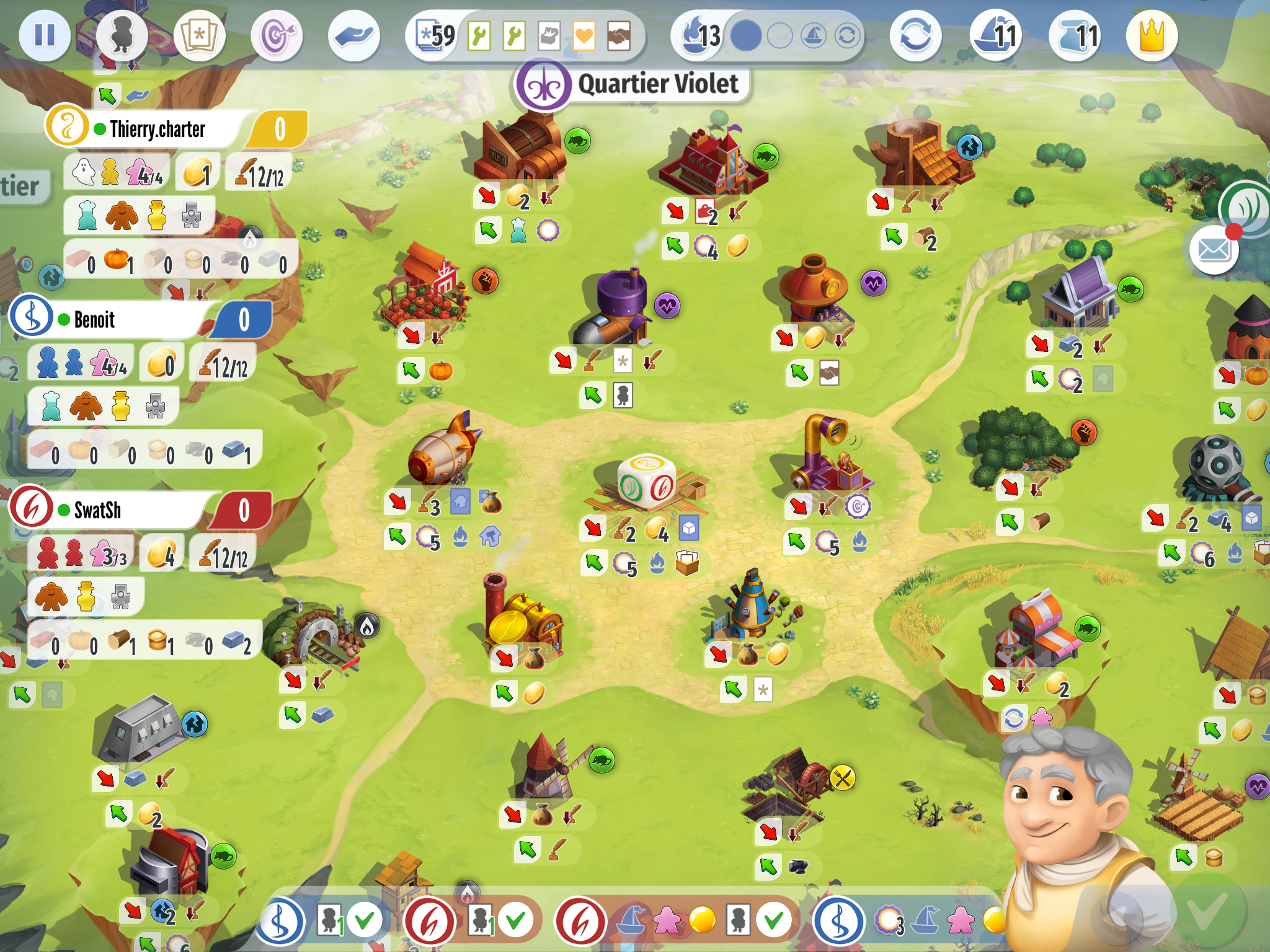Open the envelope messages button

tap(1214, 250)
